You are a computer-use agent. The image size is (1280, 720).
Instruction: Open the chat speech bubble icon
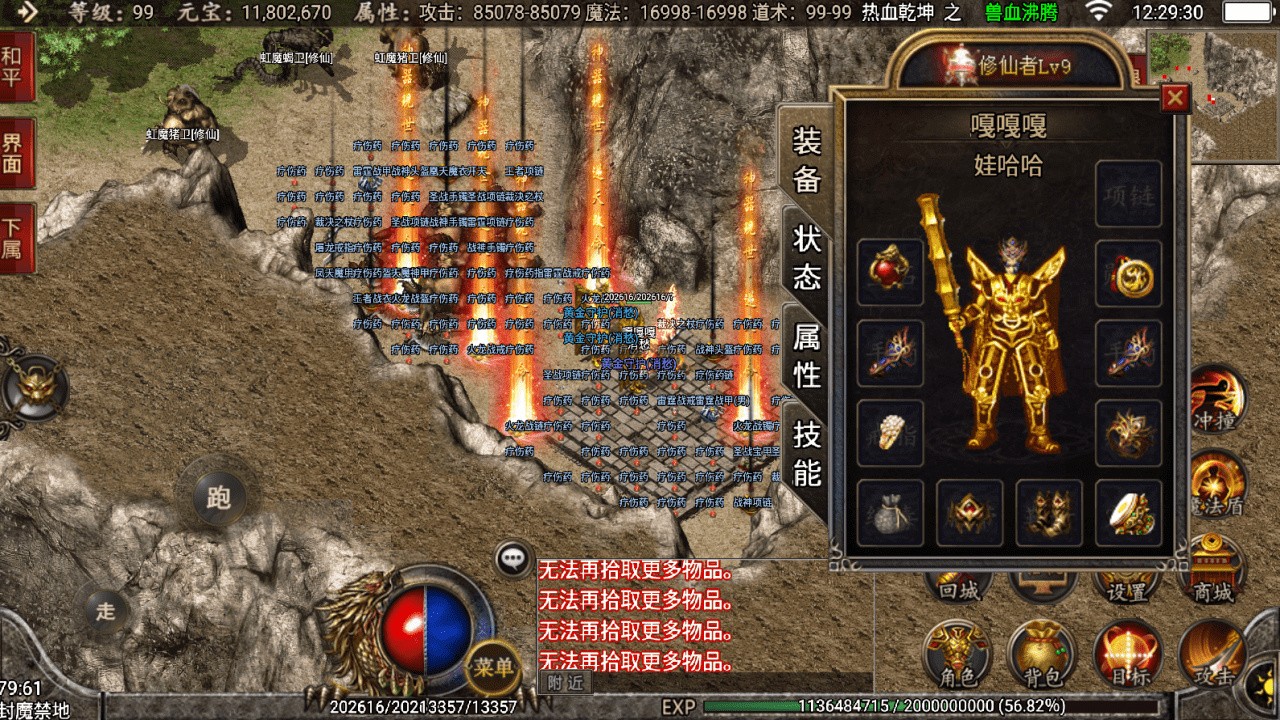(x=514, y=559)
